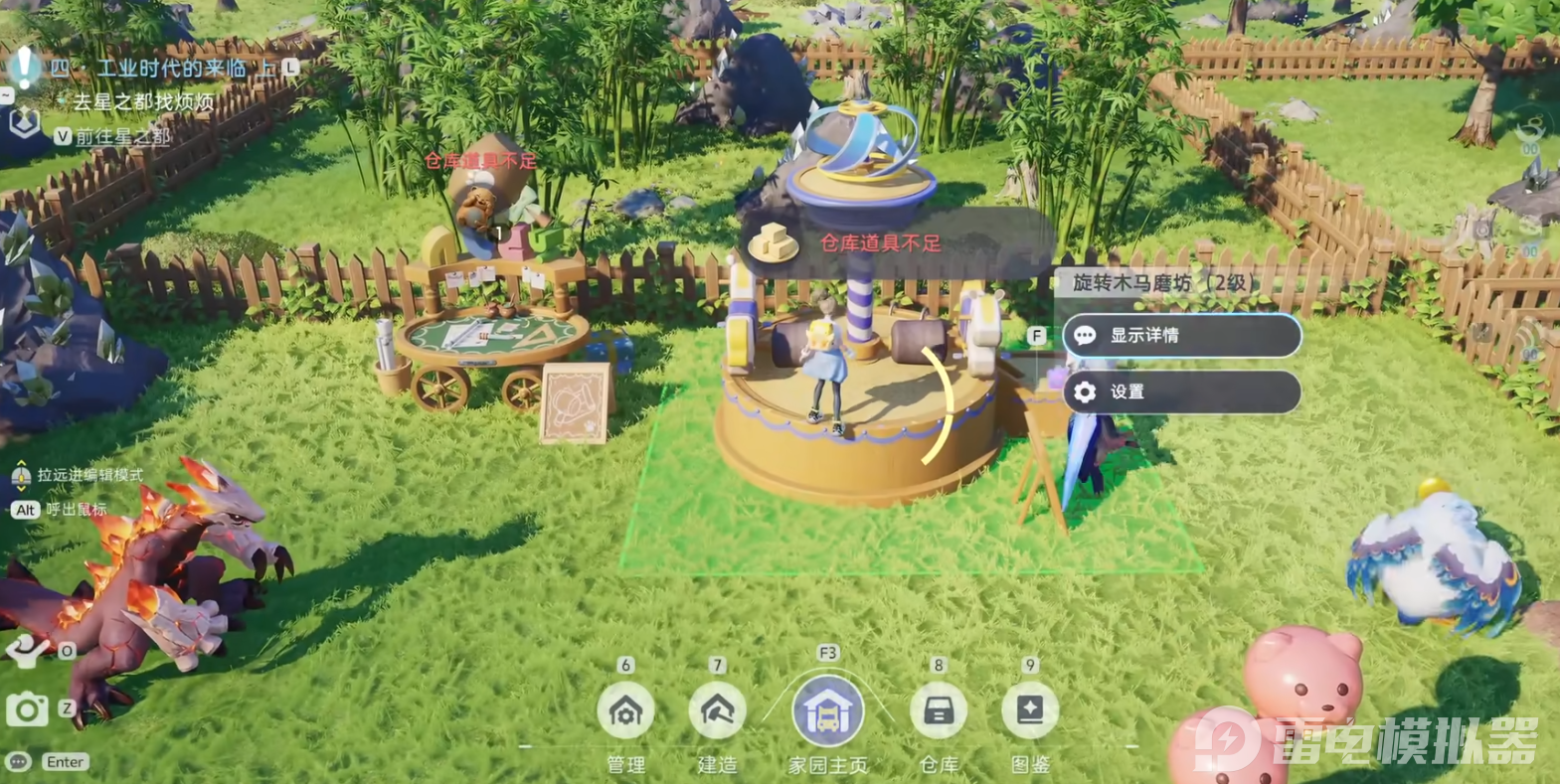Open quest 工业时代的来临 in the tracker
1560x784 pixels.
click(x=171, y=69)
